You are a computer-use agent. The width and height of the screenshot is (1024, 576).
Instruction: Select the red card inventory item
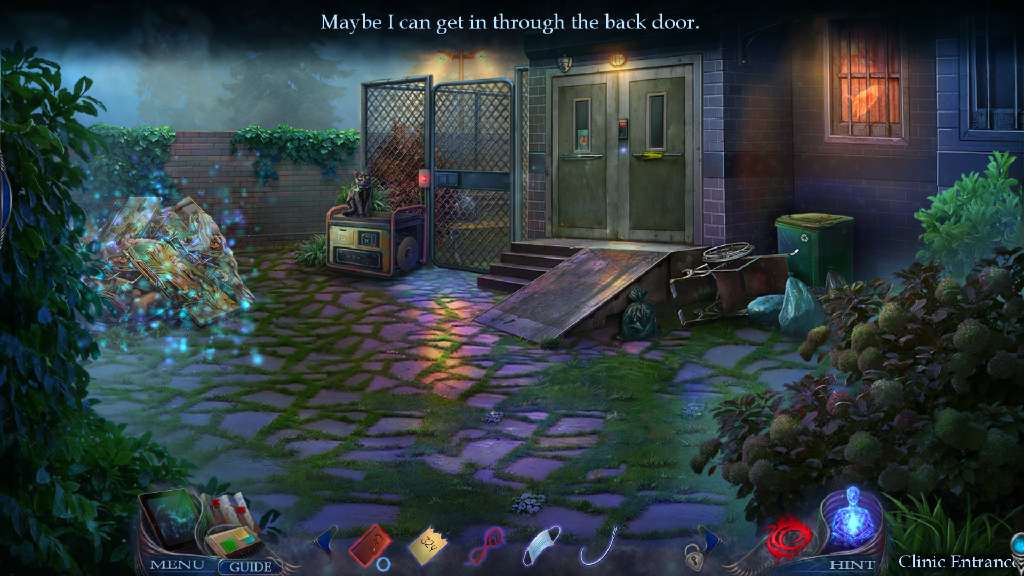click(369, 545)
